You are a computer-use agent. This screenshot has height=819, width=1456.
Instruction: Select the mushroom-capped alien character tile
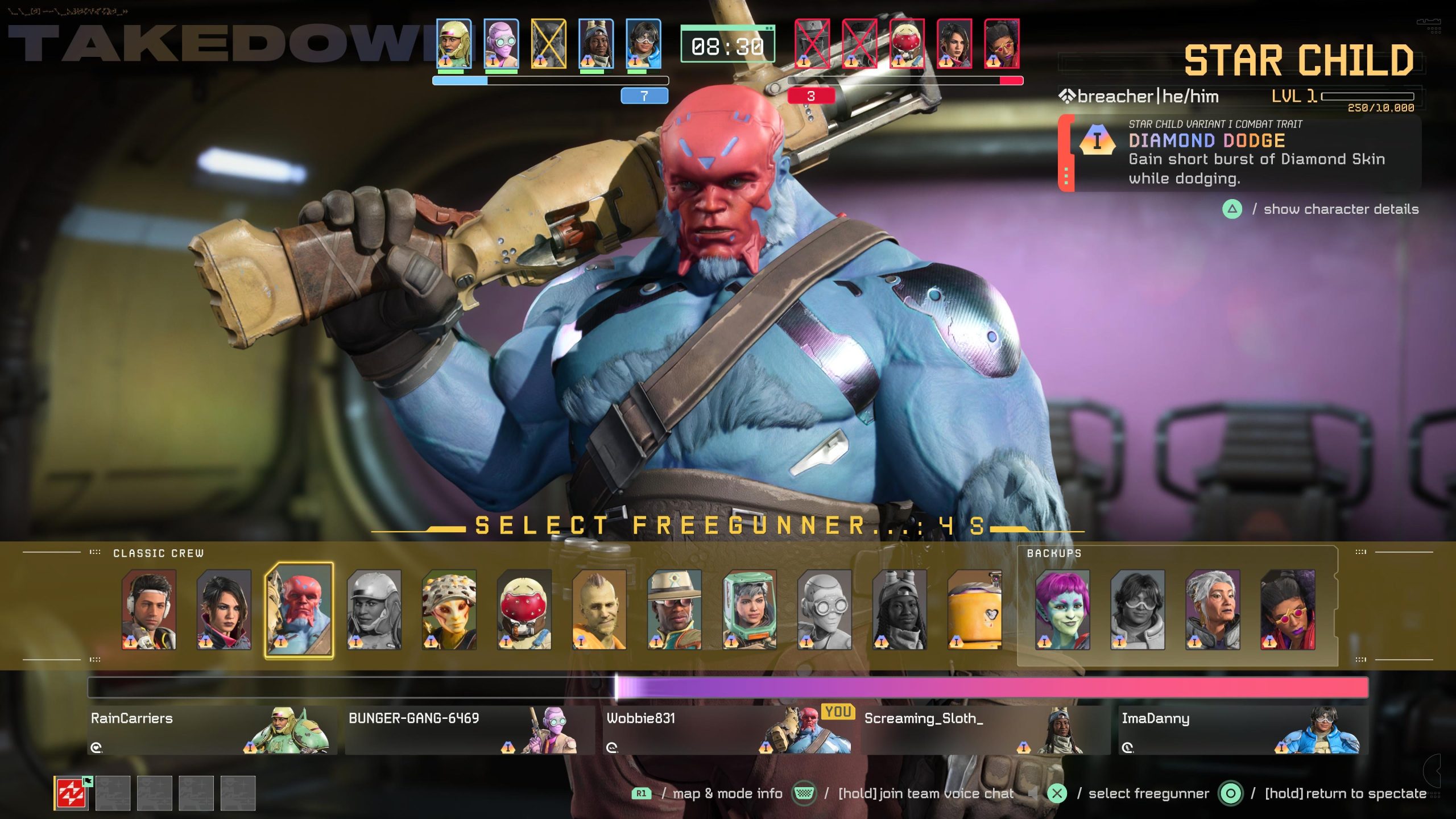click(449, 610)
